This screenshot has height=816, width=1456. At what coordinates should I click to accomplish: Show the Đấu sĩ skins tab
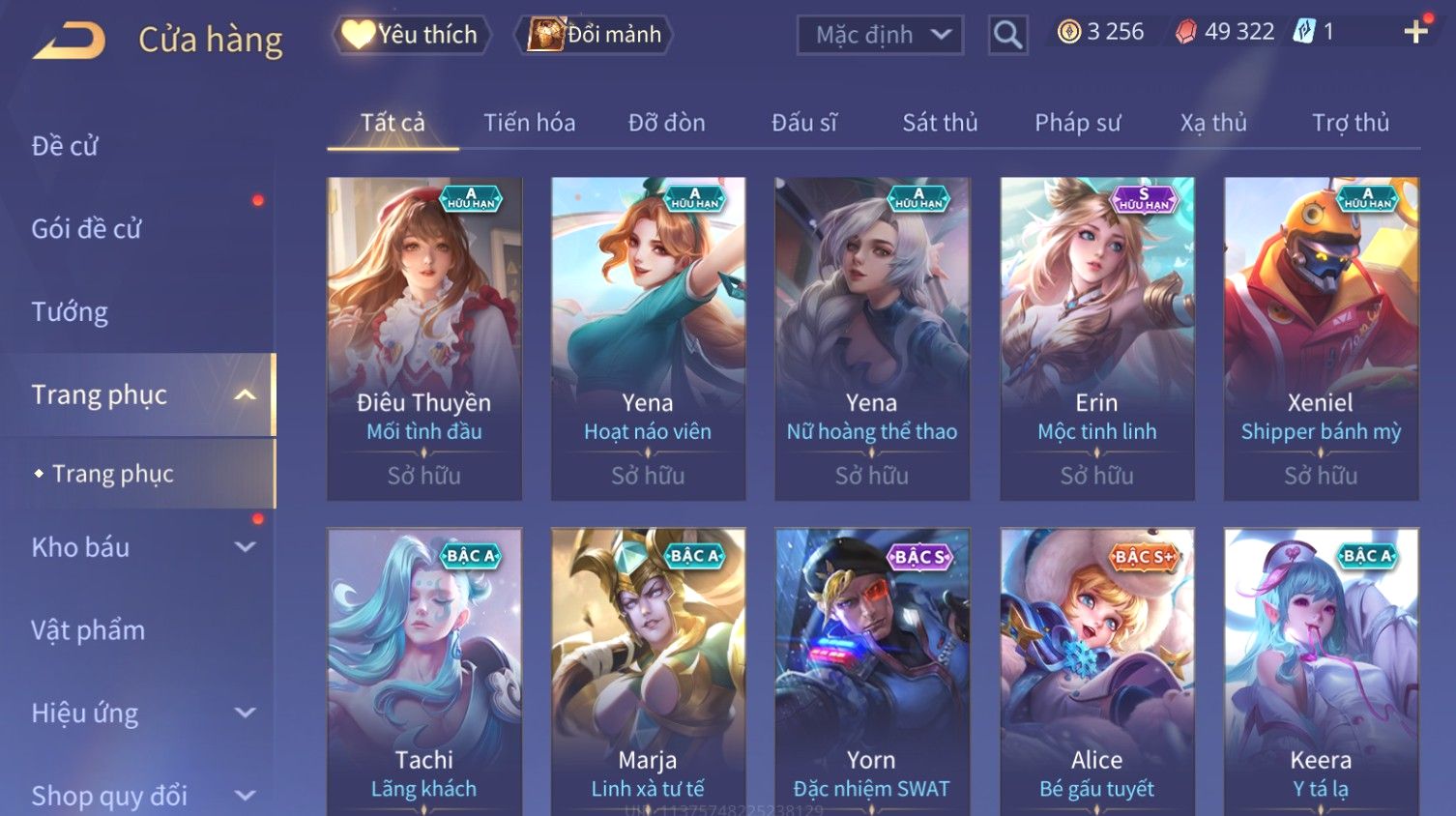coord(803,123)
